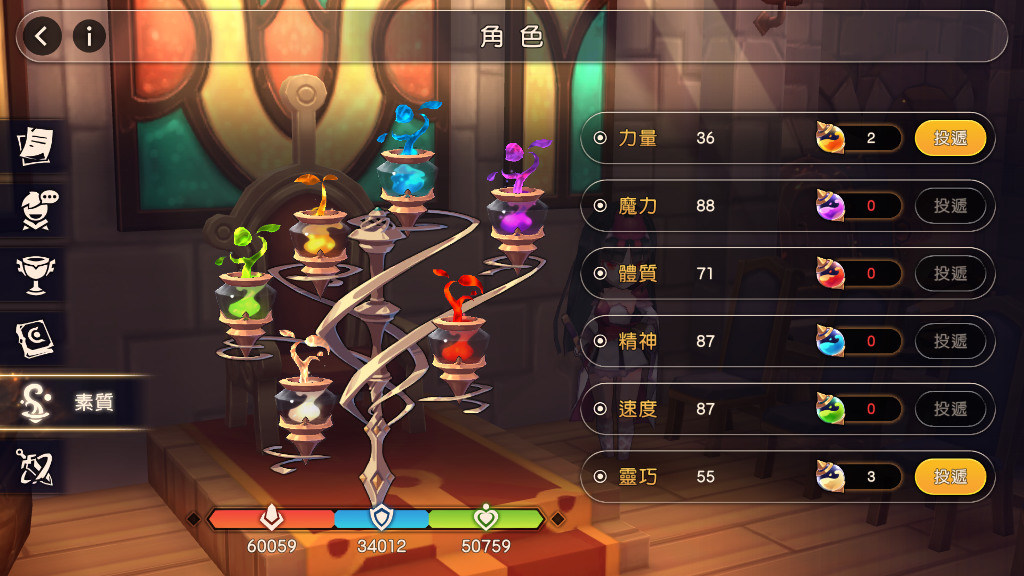Switch to the 素質 tab

pos(68,402)
